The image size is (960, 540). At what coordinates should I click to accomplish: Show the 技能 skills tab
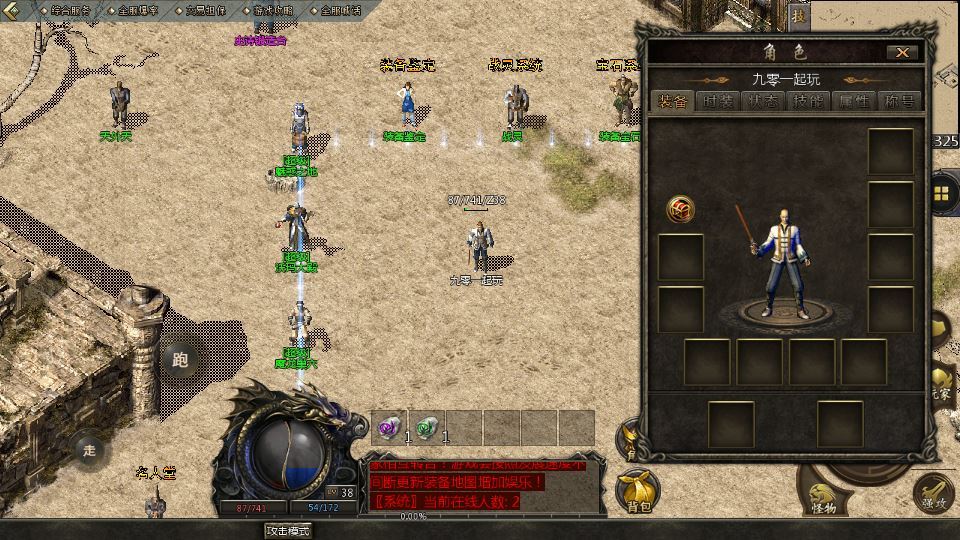(809, 101)
